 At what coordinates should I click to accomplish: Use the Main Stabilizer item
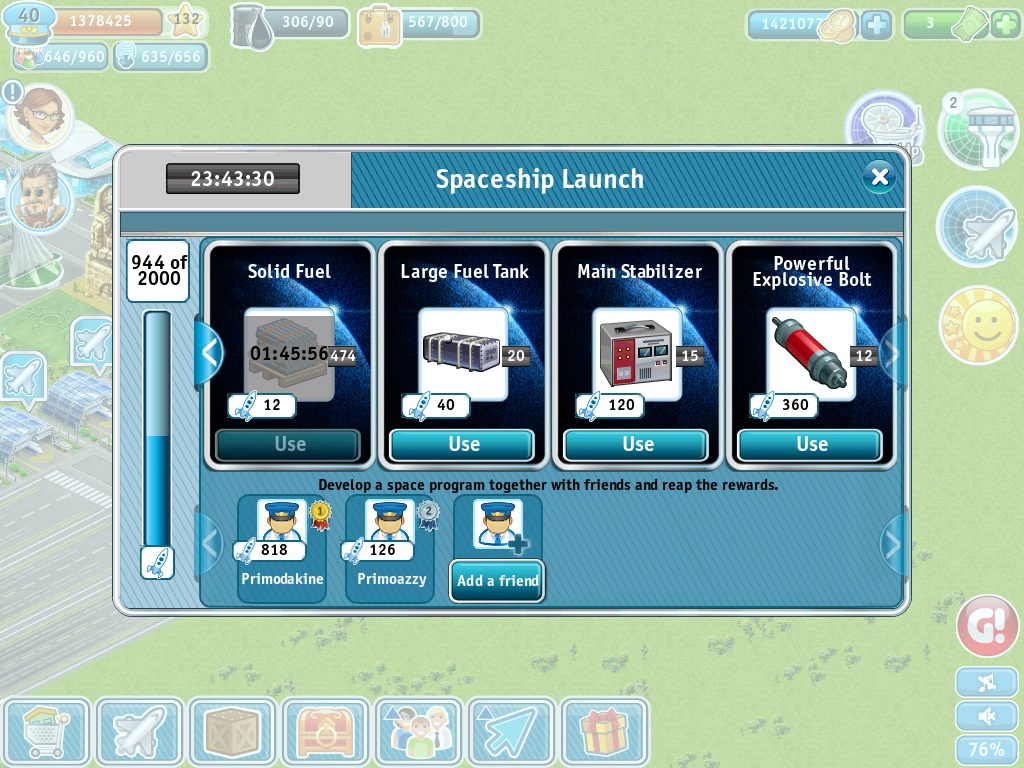(x=638, y=444)
